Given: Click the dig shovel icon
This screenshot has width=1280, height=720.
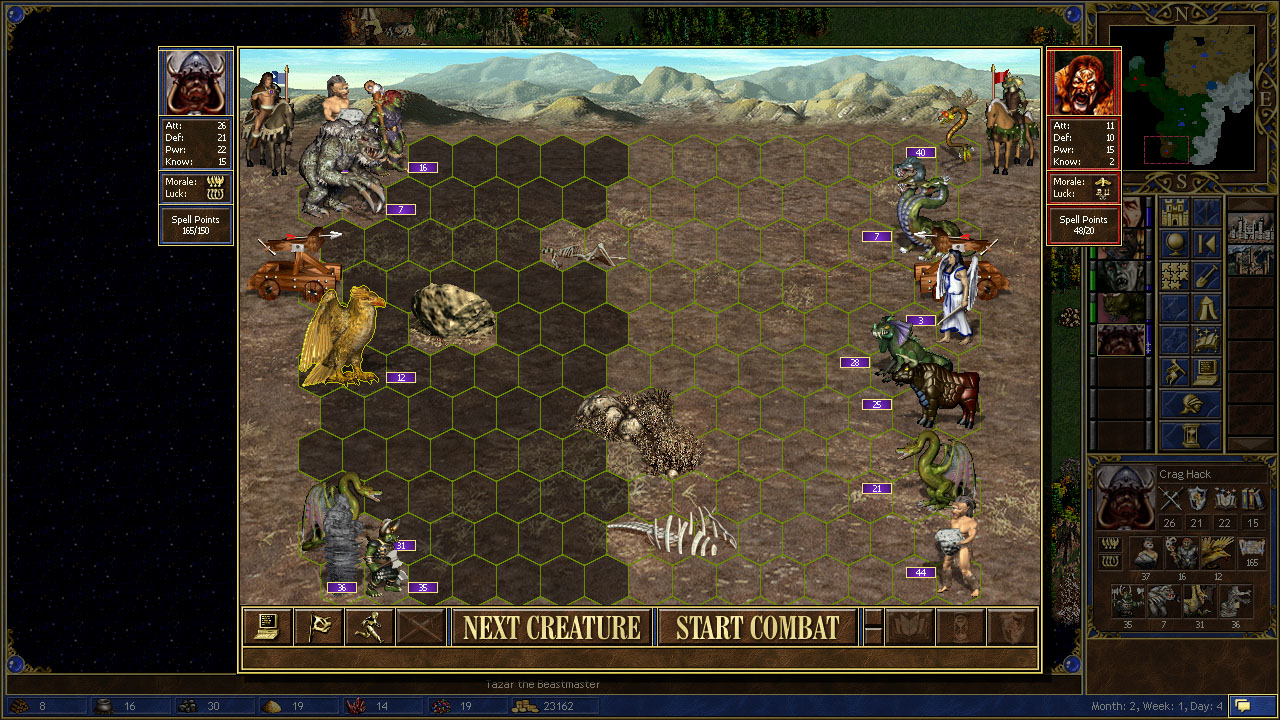Looking at the screenshot, I should tap(1207, 276).
